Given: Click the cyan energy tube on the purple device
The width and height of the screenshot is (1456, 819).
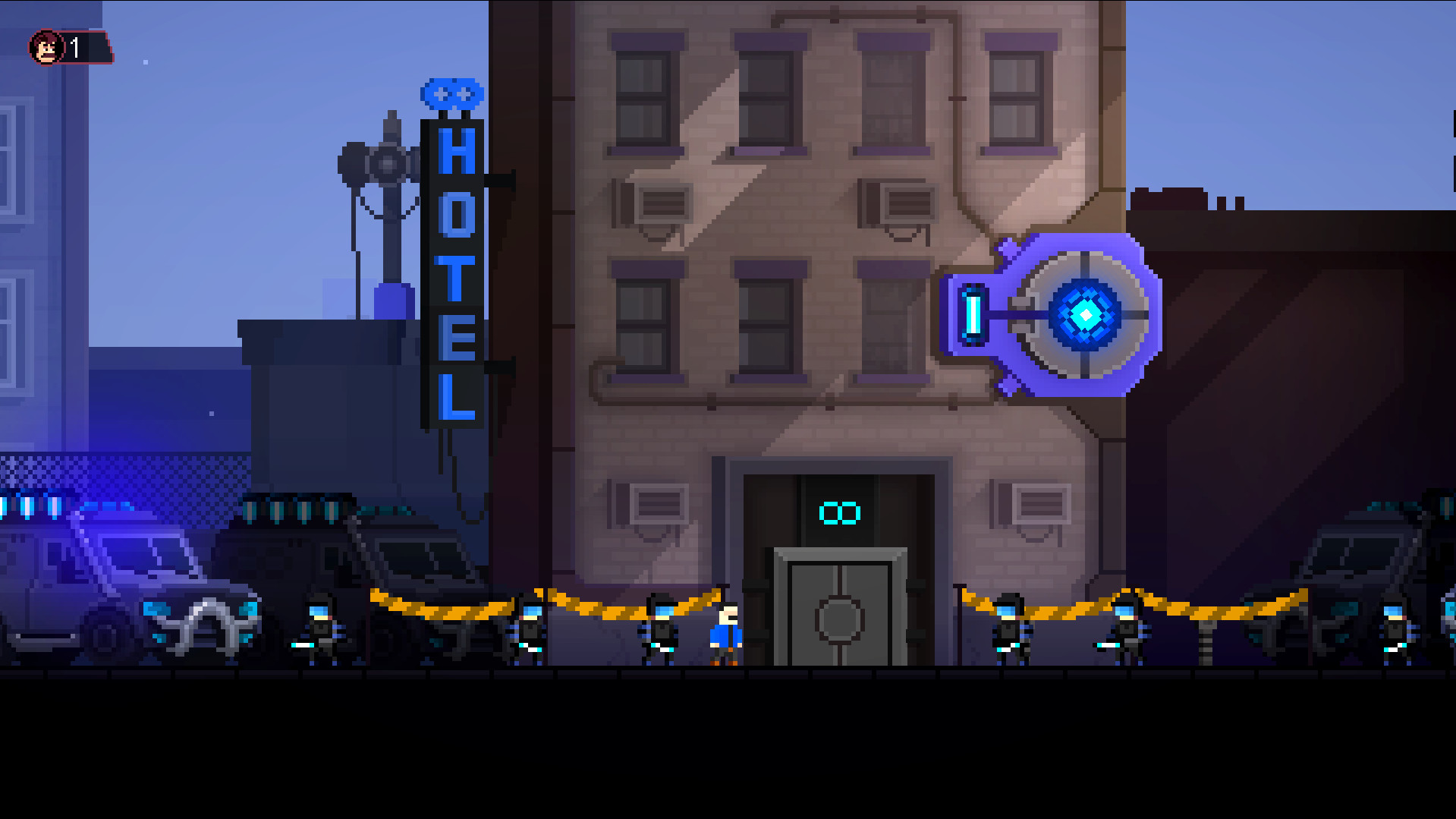Looking at the screenshot, I should click(973, 314).
